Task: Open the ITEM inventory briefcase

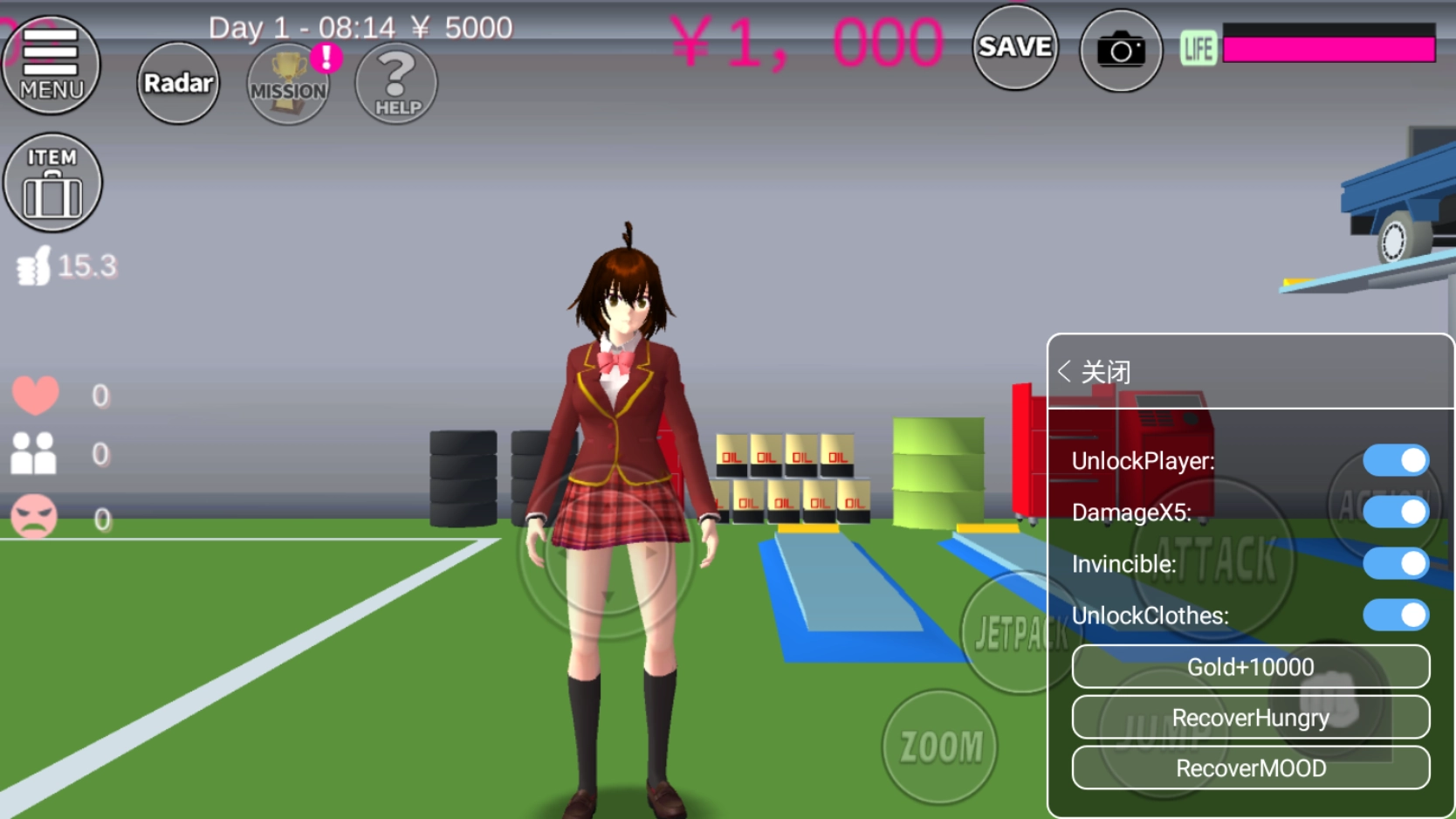Action: pos(52,182)
